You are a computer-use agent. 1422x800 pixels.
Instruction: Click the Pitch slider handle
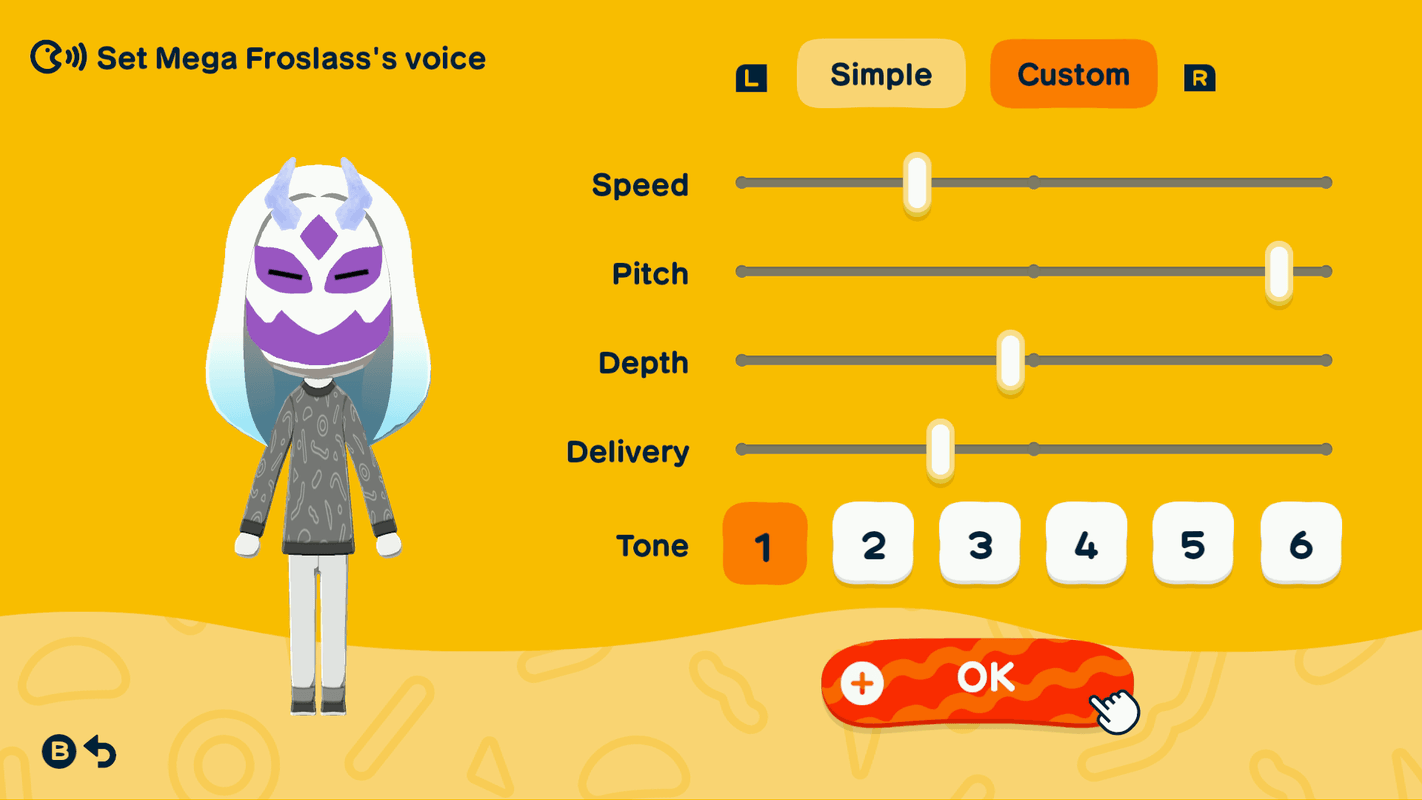coord(1278,271)
